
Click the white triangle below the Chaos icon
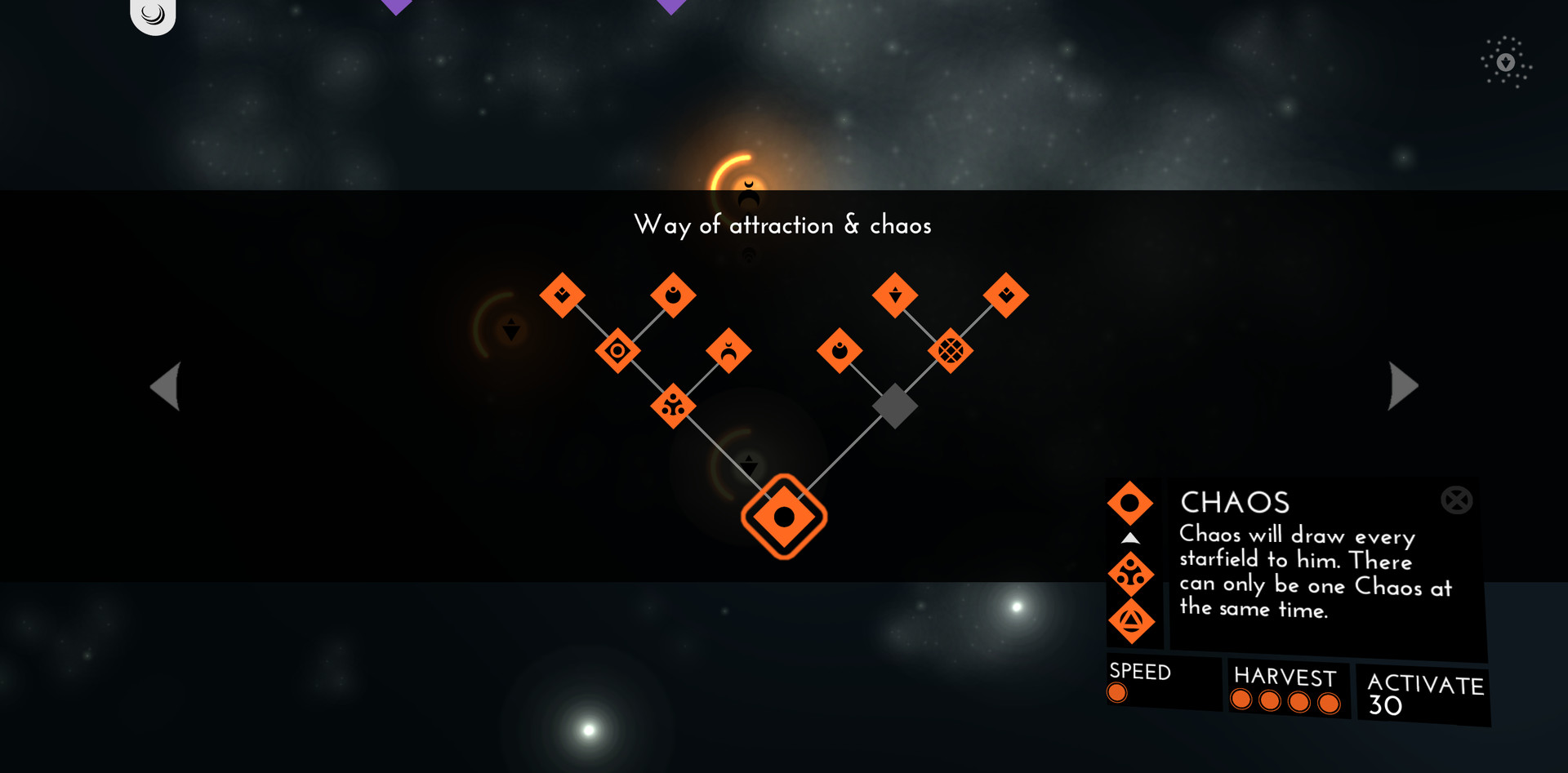[x=1131, y=537]
